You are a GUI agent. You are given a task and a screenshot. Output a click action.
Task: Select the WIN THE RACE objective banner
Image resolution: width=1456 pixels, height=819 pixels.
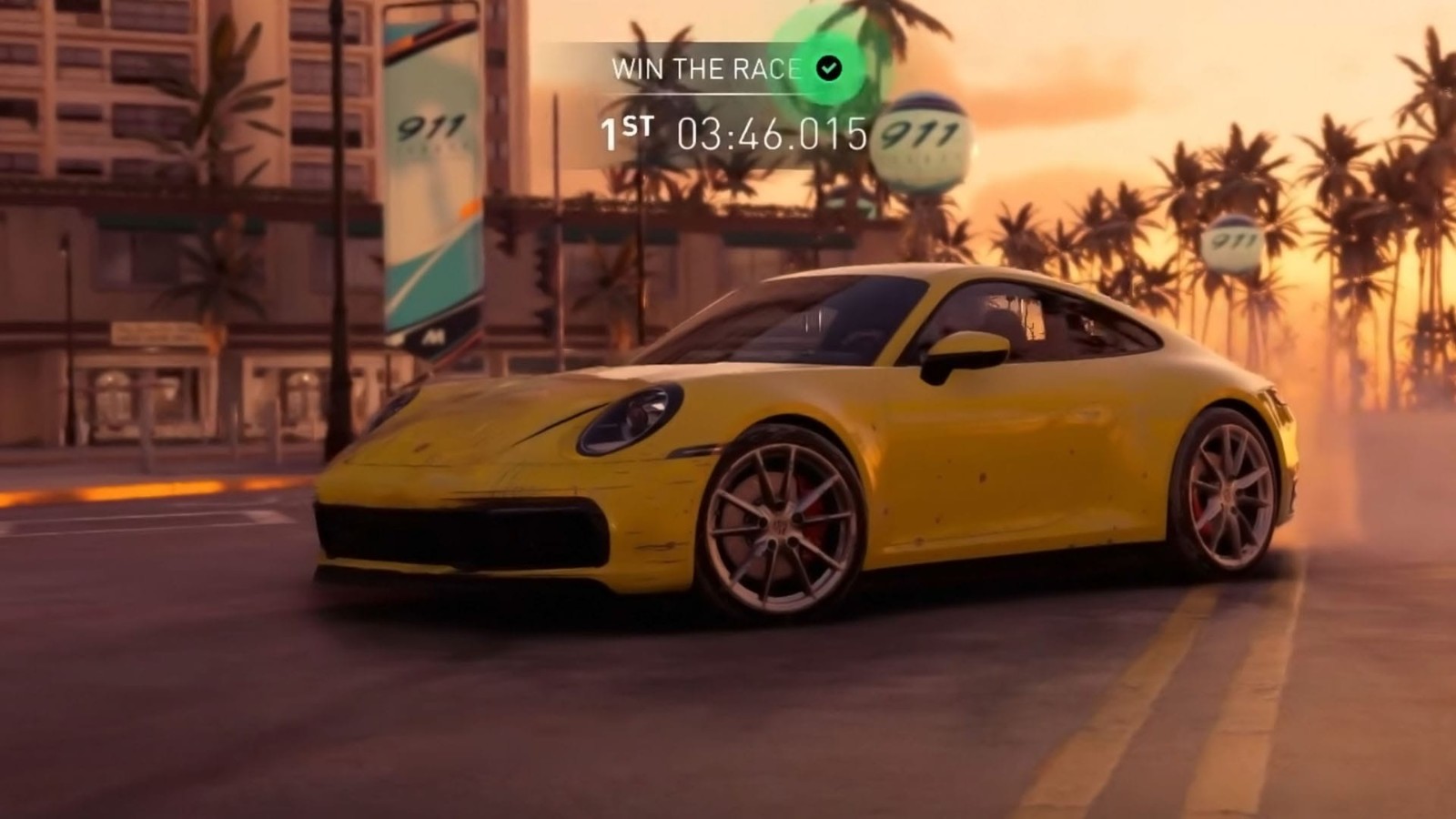(x=706, y=69)
